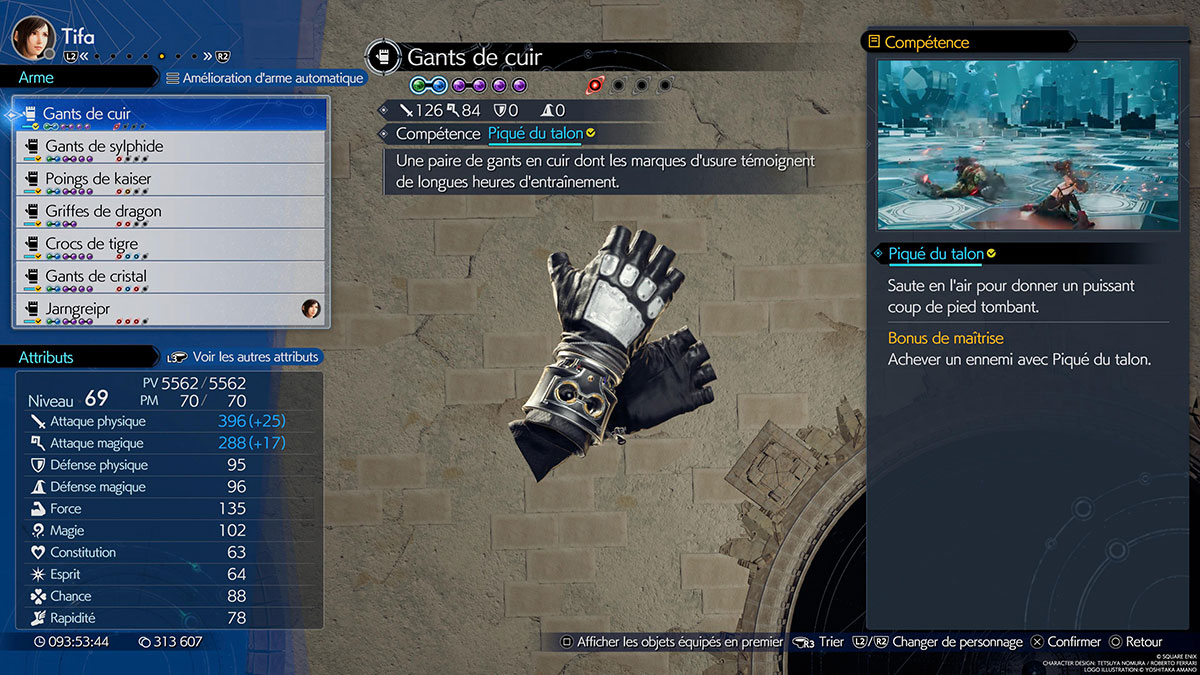Click Tifa's character portrait

click(31, 38)
